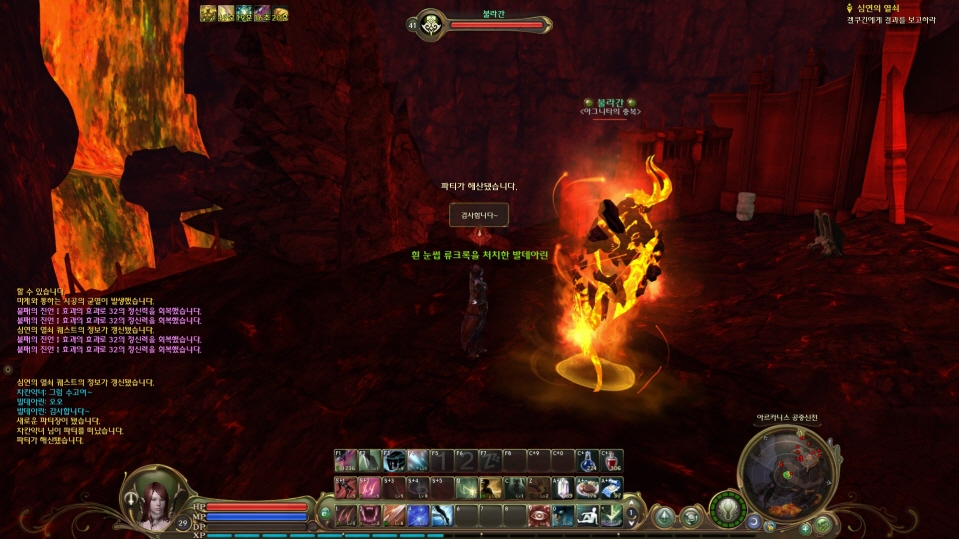Use the blue mana potion slot
959x539 pixels.
(589, 461)
